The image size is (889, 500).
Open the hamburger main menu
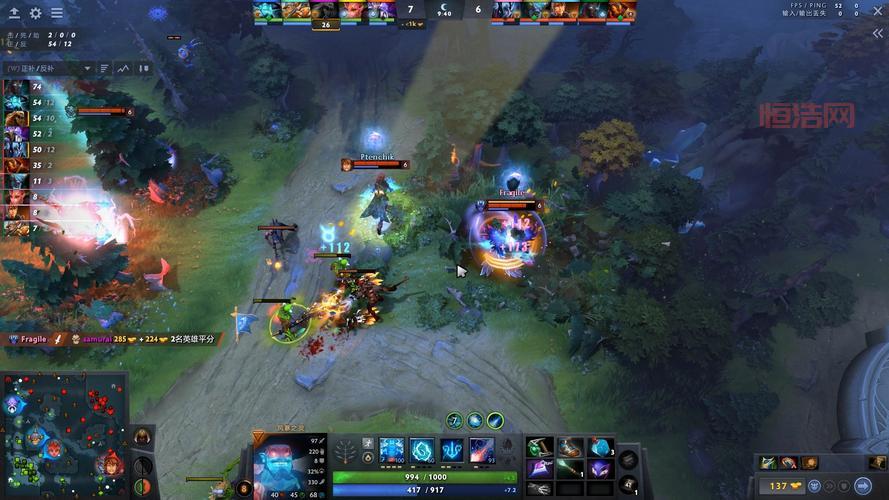pyautogui.click(x=56, y=13)
